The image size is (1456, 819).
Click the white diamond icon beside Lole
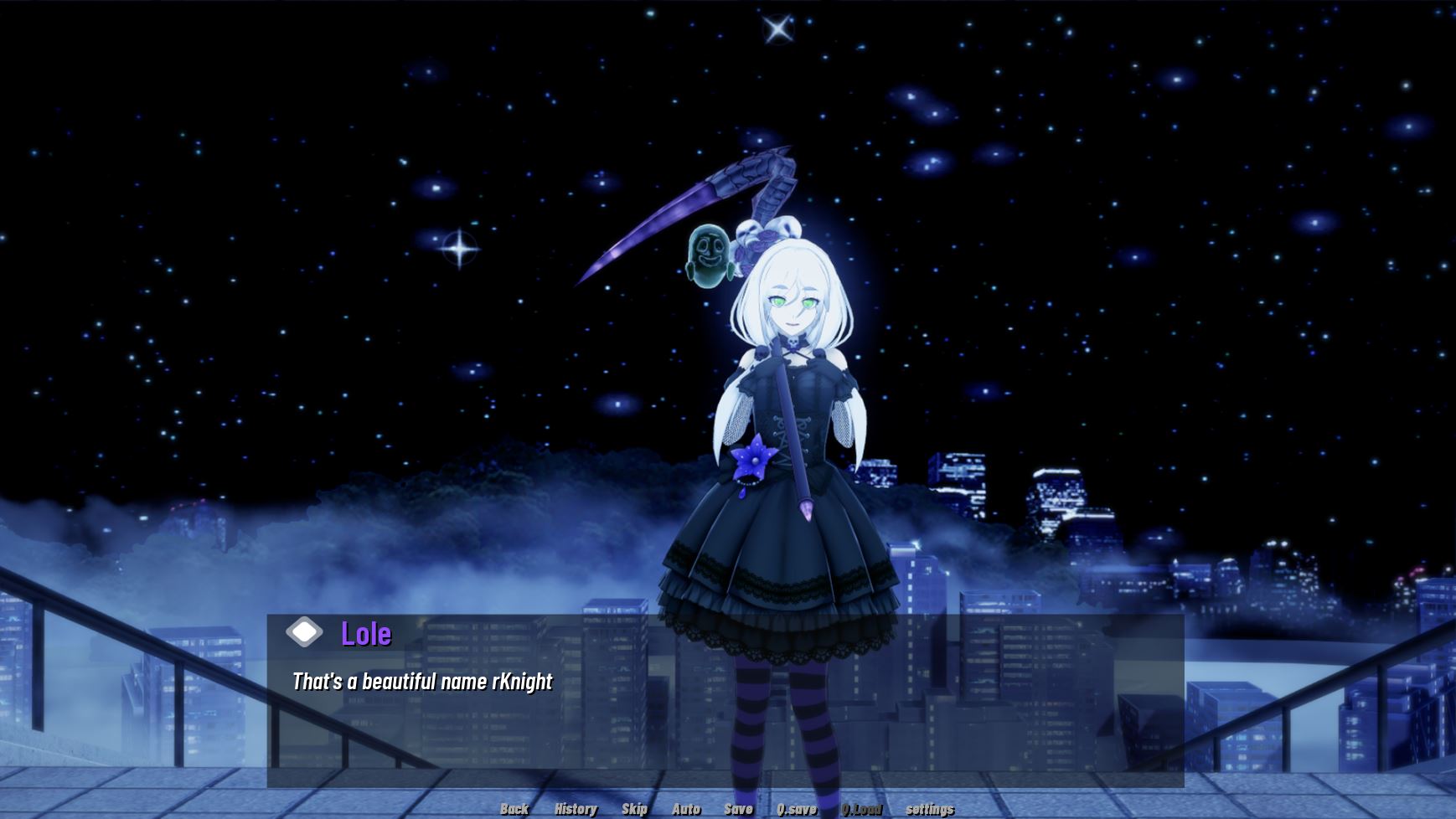[304, 632]
